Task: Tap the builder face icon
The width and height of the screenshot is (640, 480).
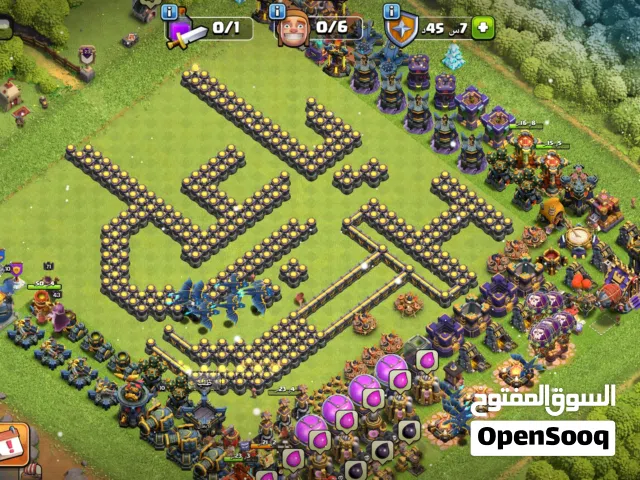Action: click(292, 26)
